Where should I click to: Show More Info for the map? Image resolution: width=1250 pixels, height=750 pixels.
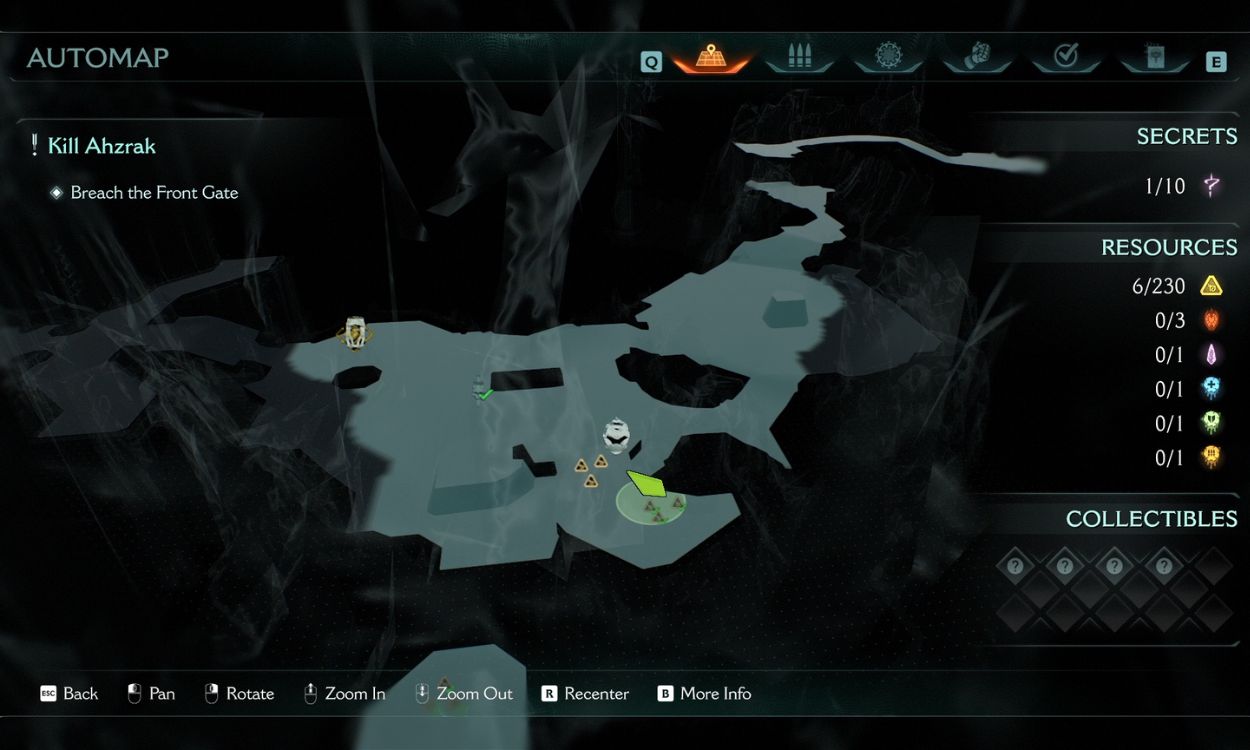pos(704,694)
